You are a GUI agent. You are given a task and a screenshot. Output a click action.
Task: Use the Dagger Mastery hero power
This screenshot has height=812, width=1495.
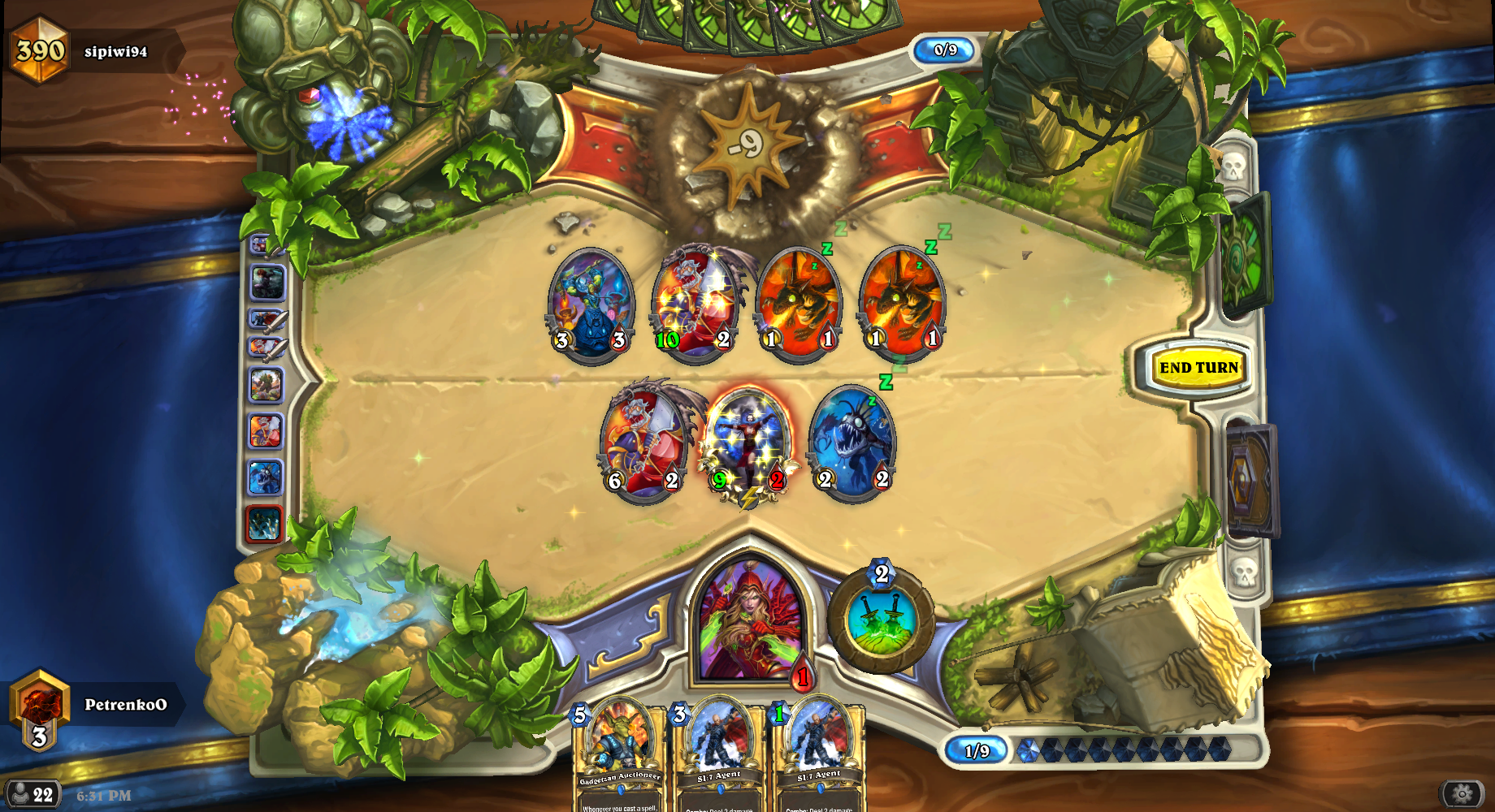click(882, 621)
